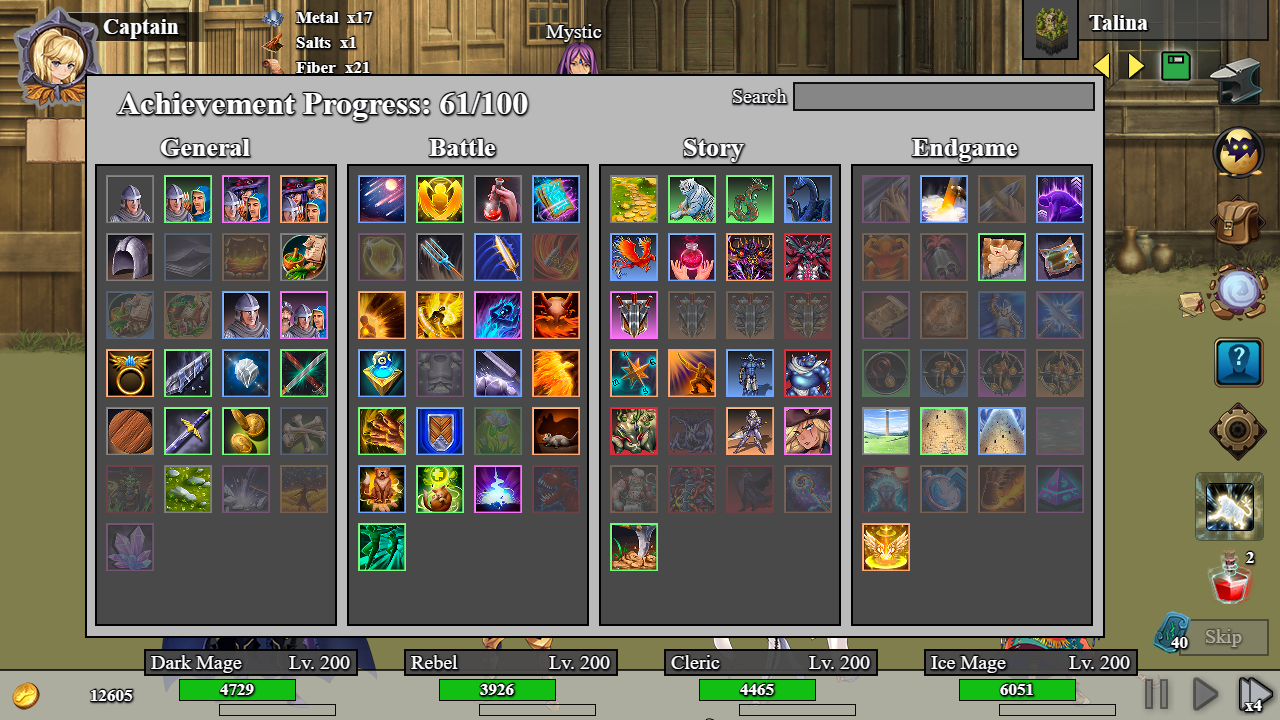
Task: Select the red phoenix achievement icon
Action: point(634,257)
